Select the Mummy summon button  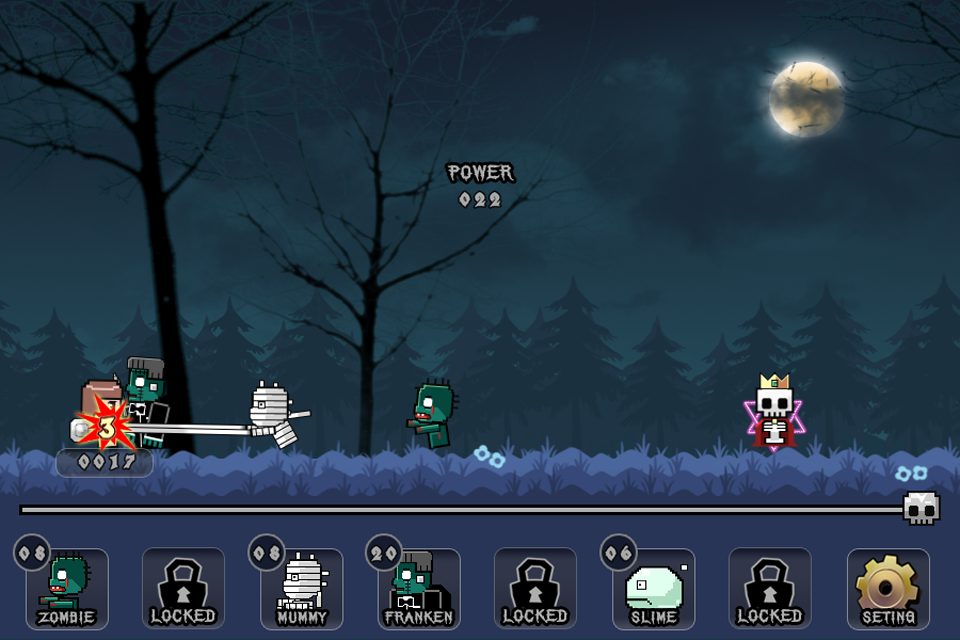pyautogui.click(x=301, y=589)
